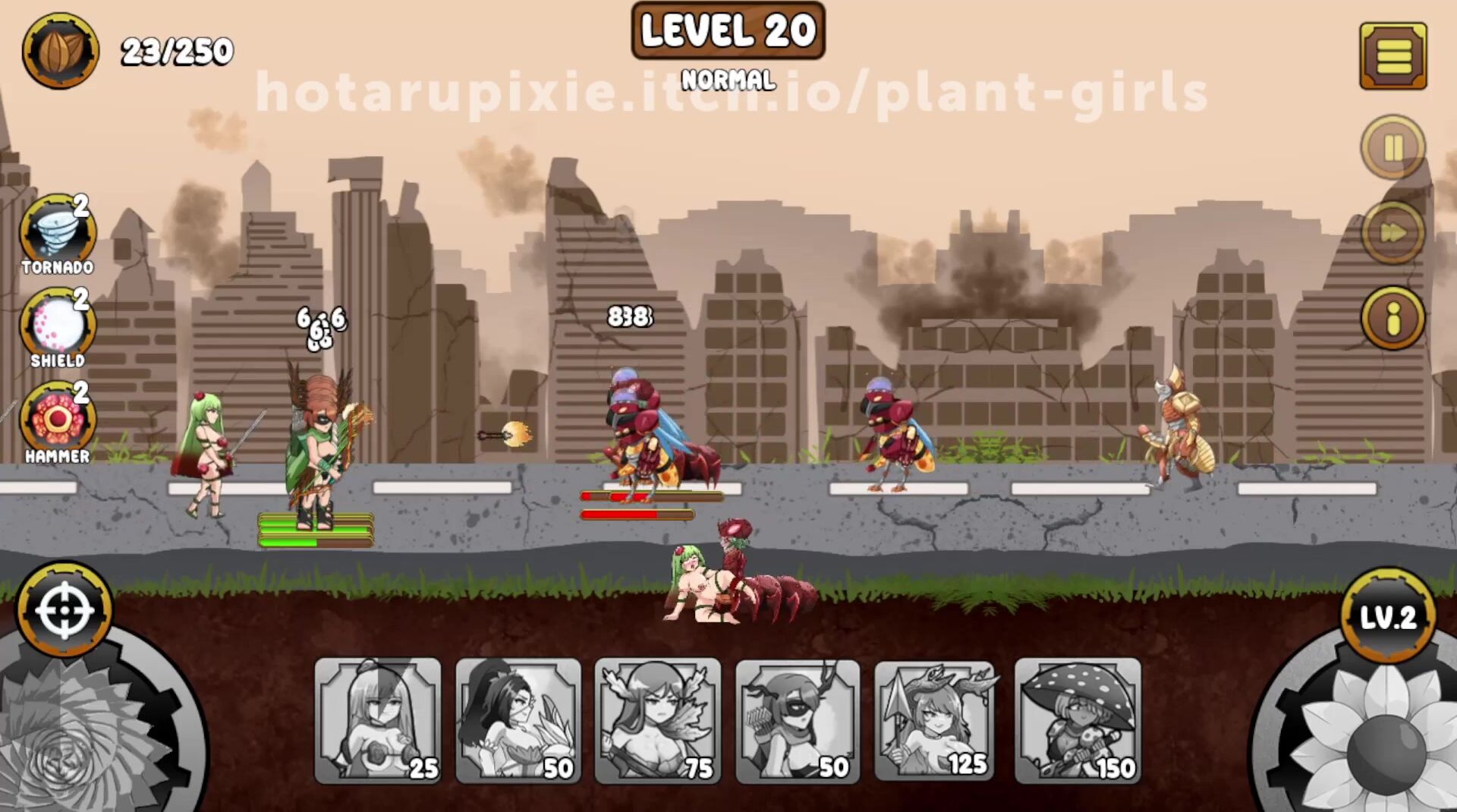Toggle fast-forward speed
The image size is (1457, 812).
pos(1392,232)
